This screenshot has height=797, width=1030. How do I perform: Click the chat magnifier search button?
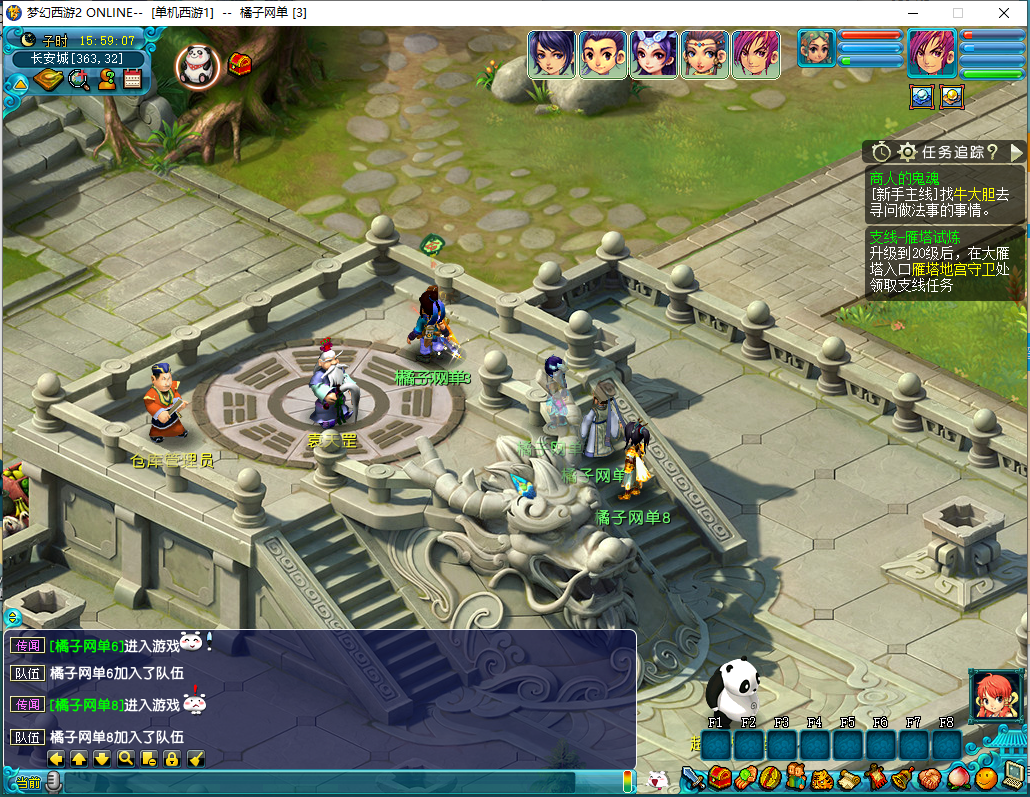126,758
